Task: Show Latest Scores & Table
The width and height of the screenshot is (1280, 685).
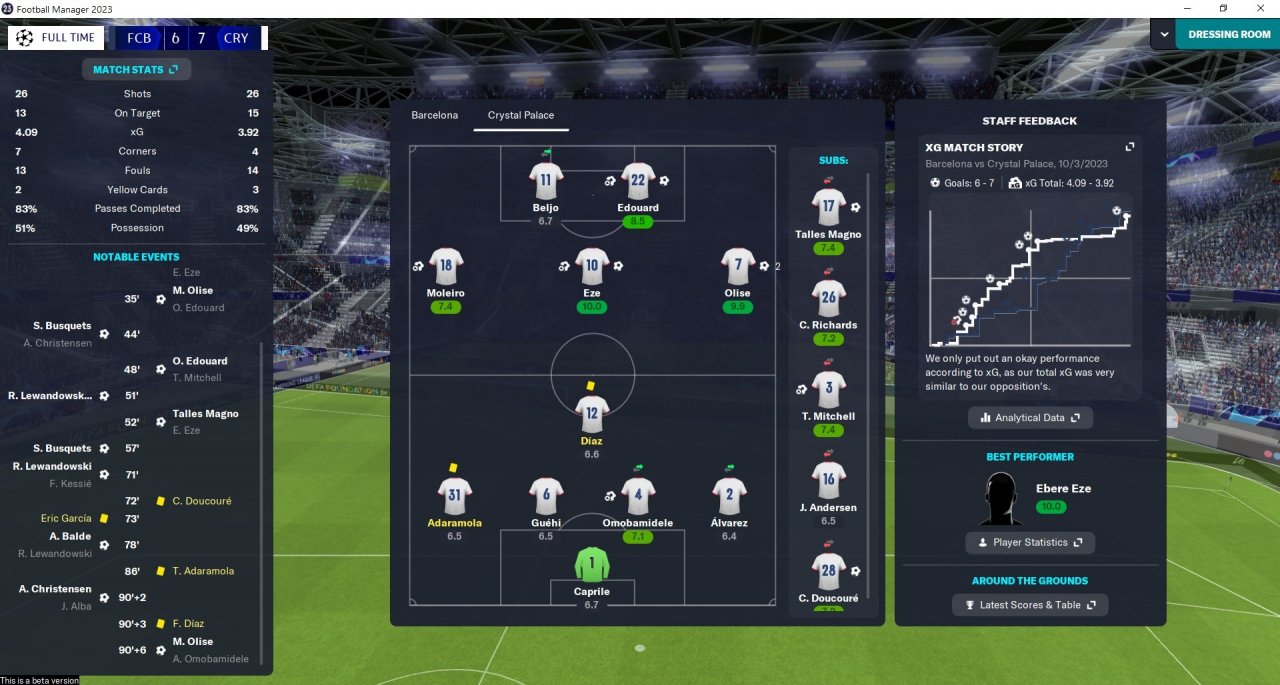Action: (x=1030, y=605)
